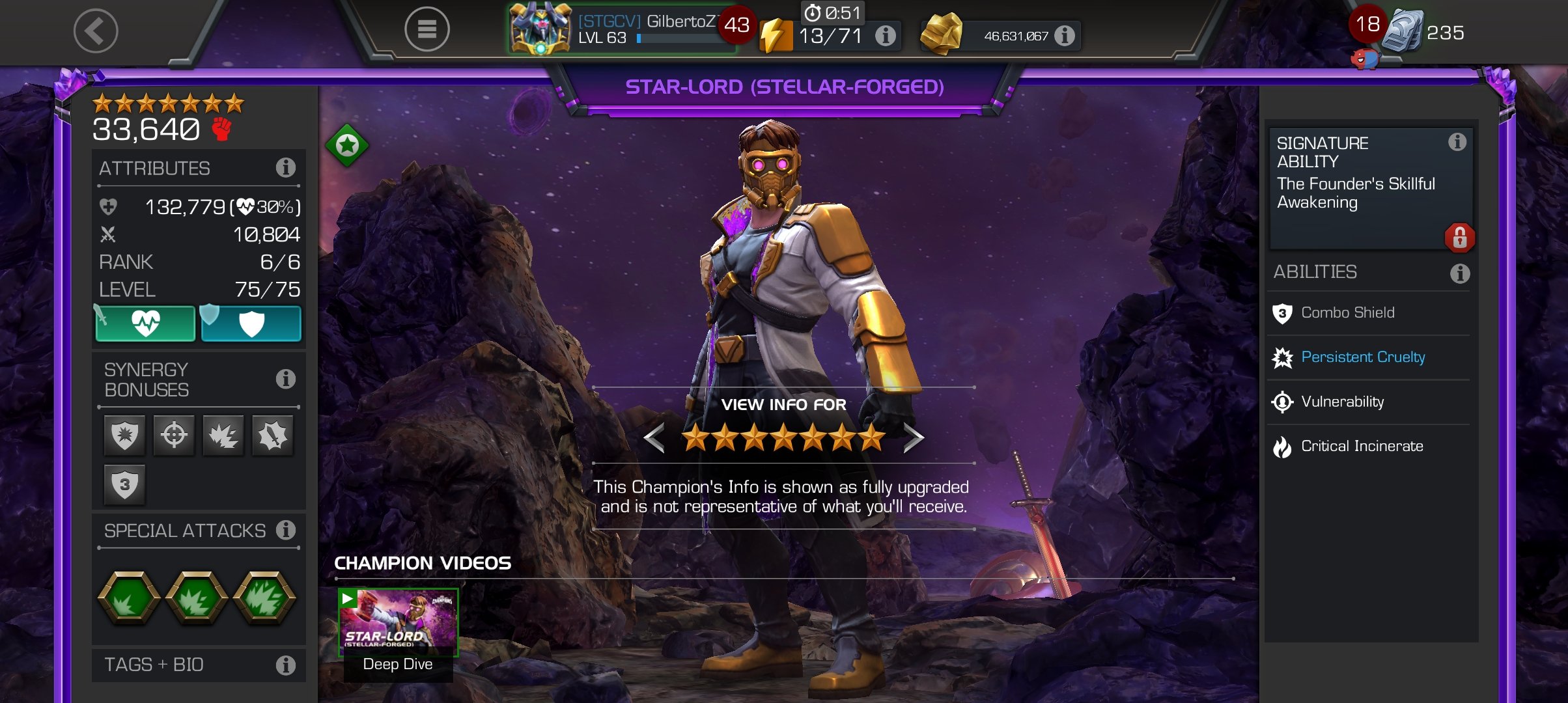Open the hamburger main menu
The height and width of the screenshot is (703, 1568).
427,29
